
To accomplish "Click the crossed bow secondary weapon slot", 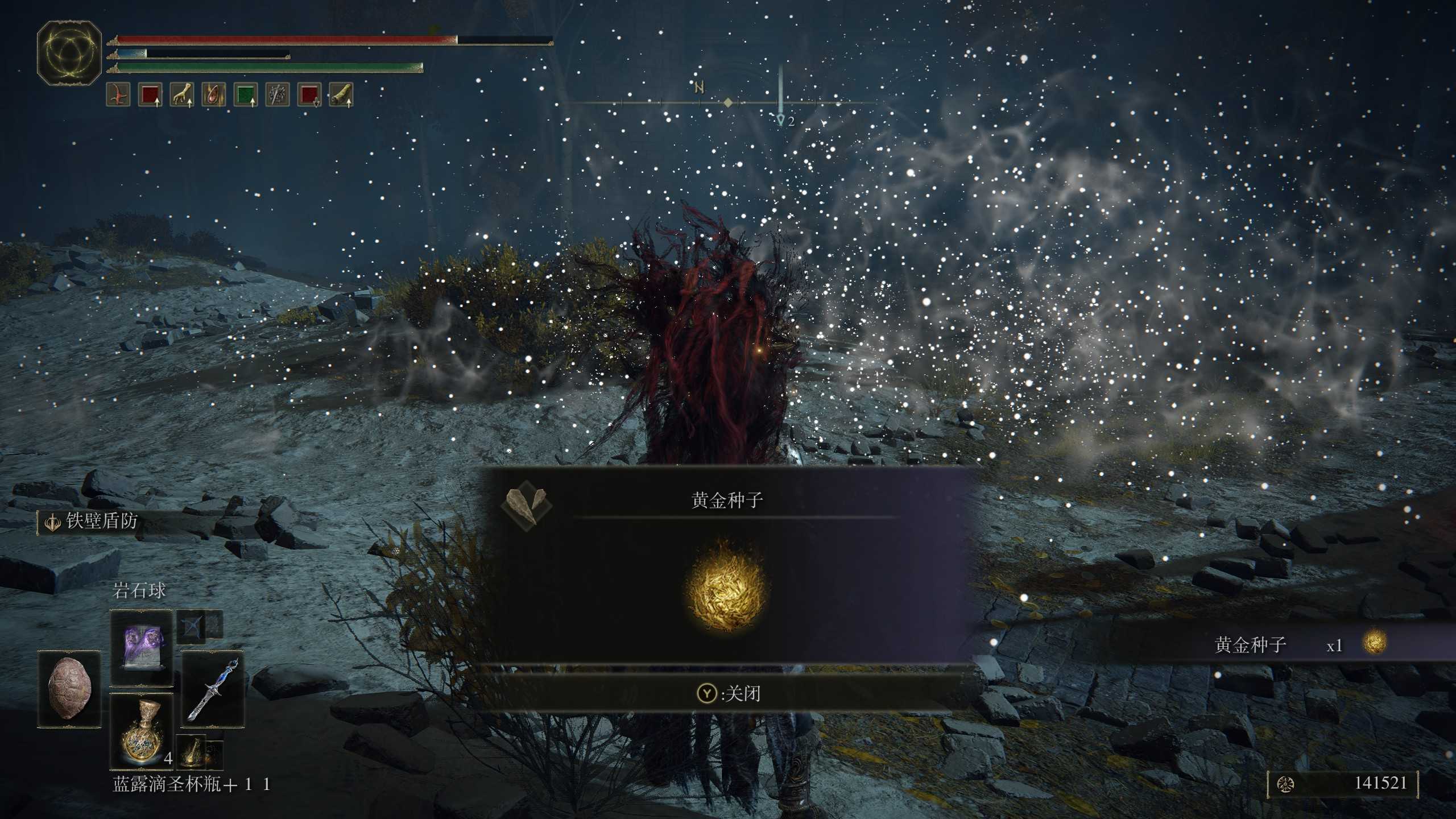I will (x=191, y=627).
